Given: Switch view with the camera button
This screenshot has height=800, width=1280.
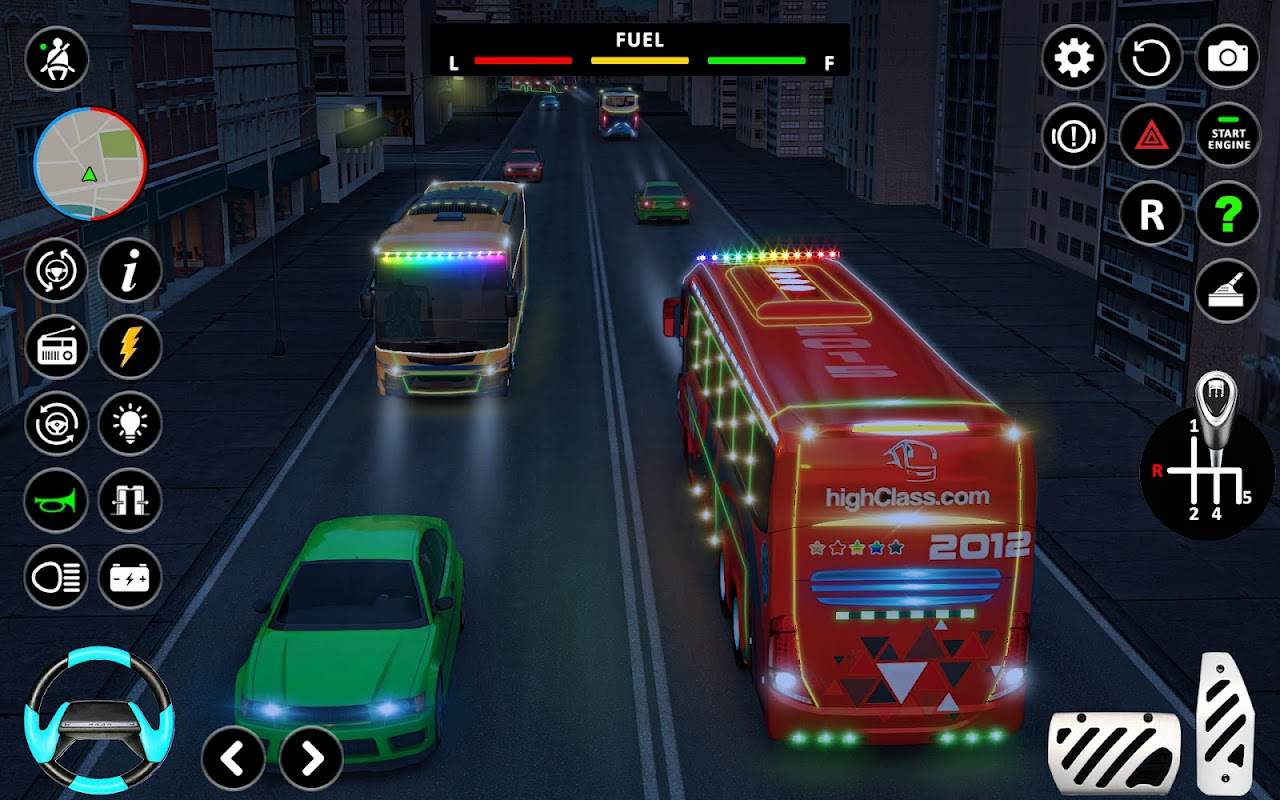Looking at the screenshot, I should 1228,58.
